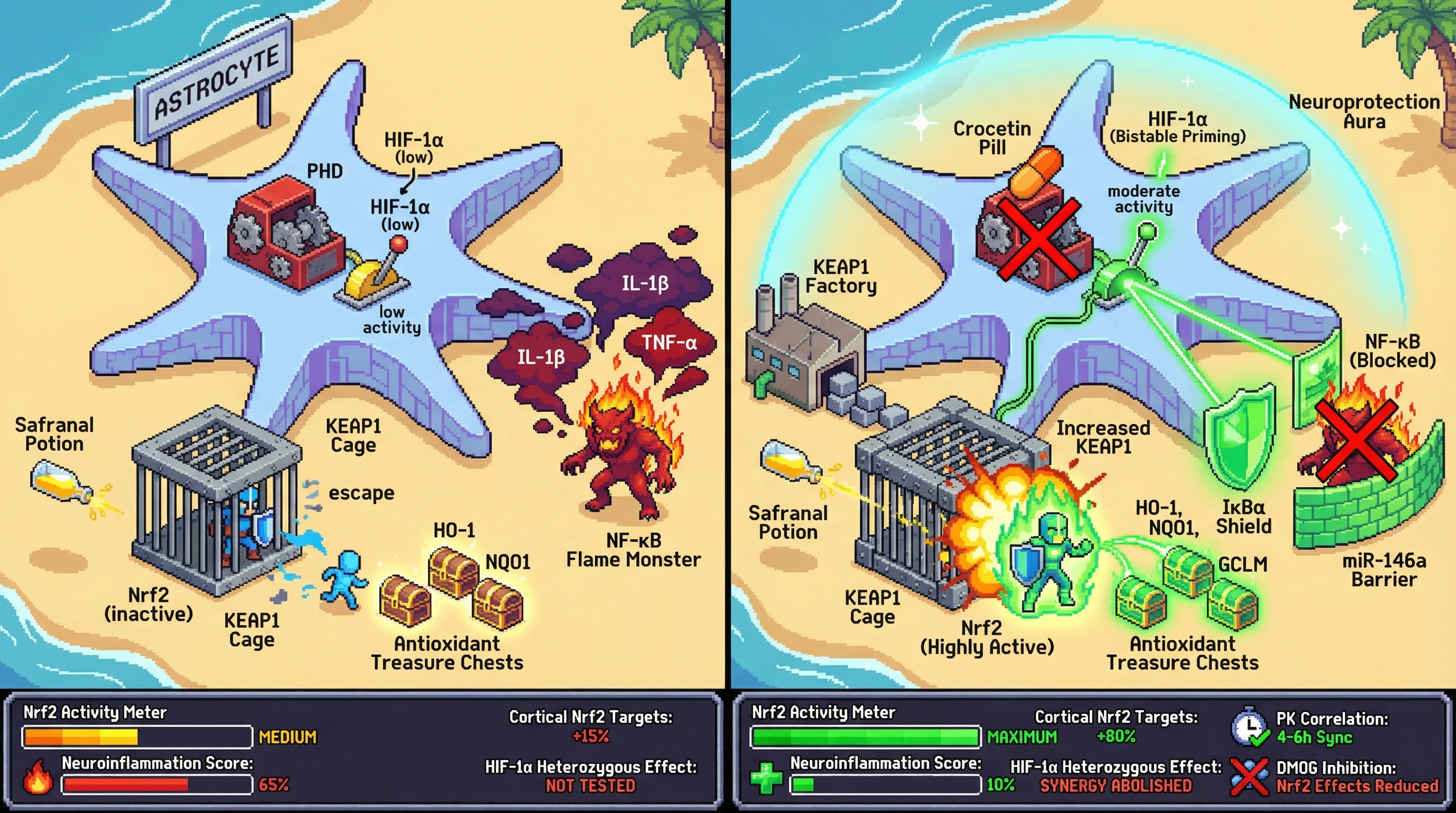
Task: Open the PK Correlation clock icon
Action: [x=1249, y=727]
